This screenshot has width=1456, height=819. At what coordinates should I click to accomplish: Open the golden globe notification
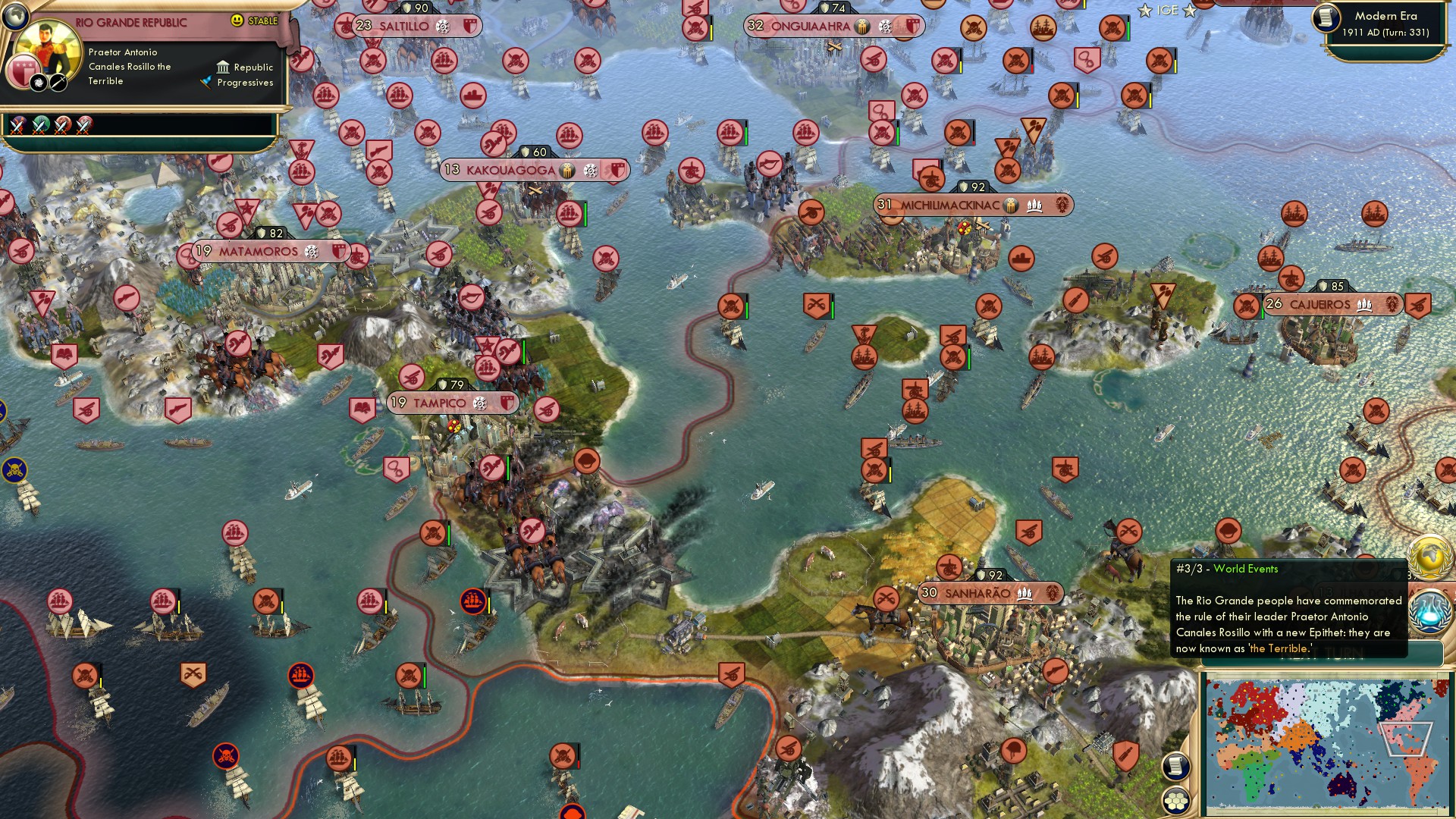[1430, 556]
